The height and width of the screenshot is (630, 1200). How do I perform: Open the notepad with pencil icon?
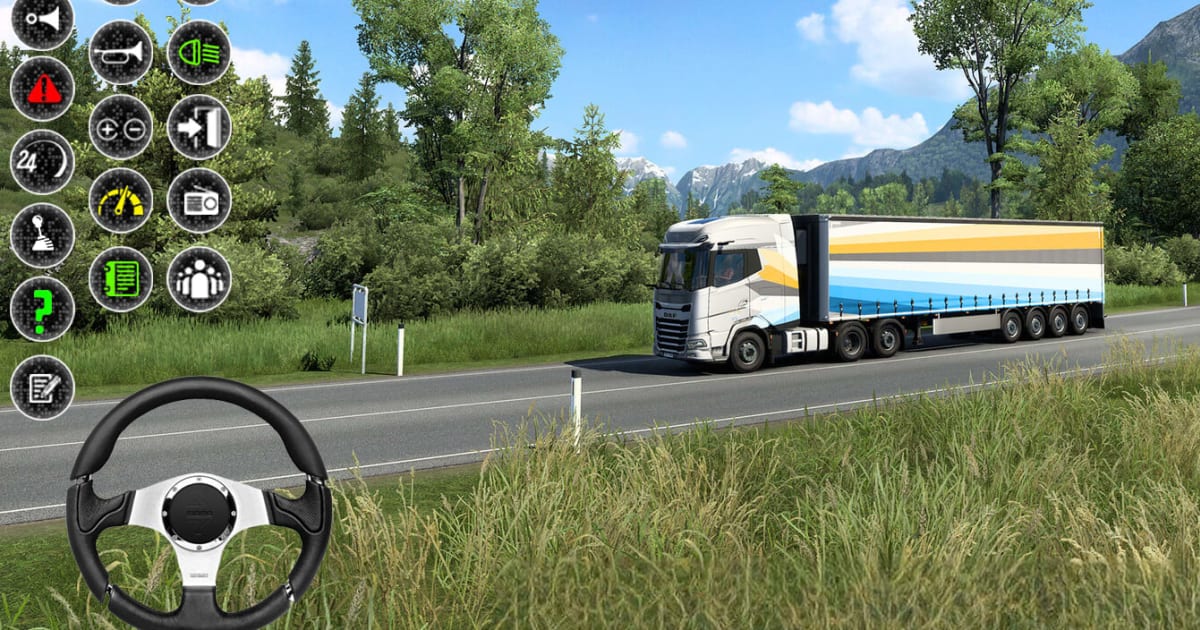point(42,387)
